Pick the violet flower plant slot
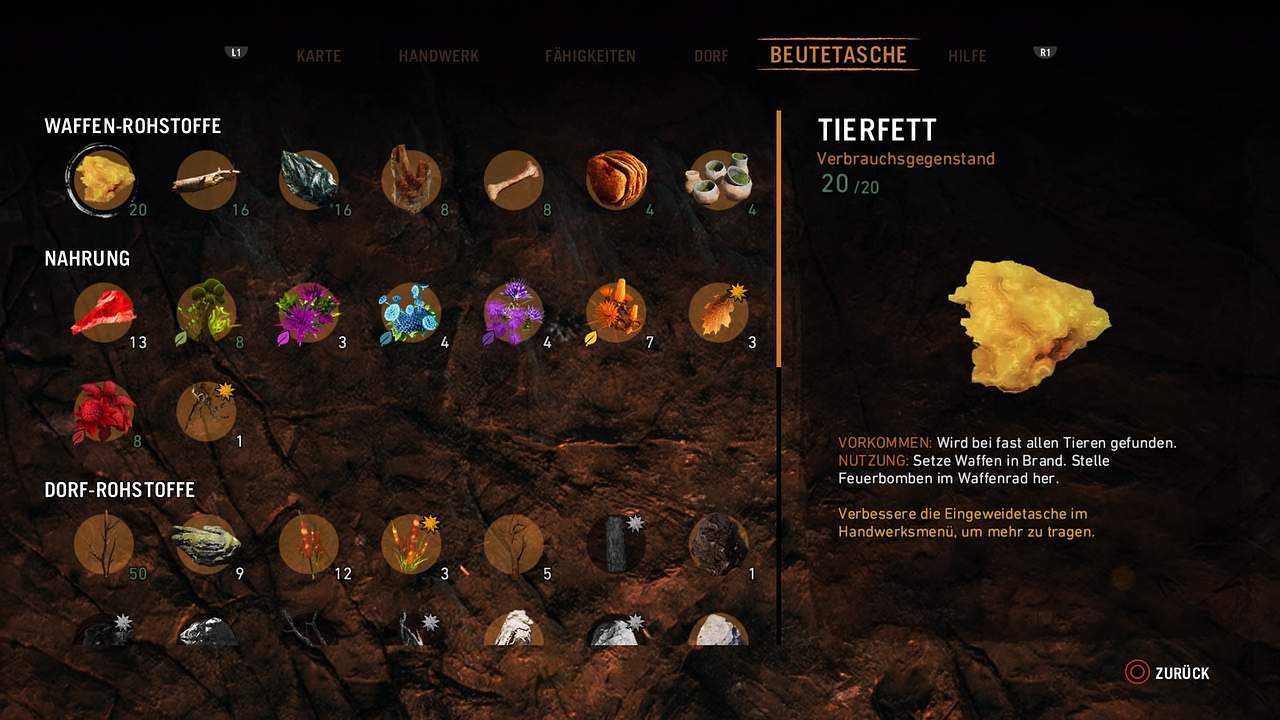The image size is (1280, 720). 513,312
